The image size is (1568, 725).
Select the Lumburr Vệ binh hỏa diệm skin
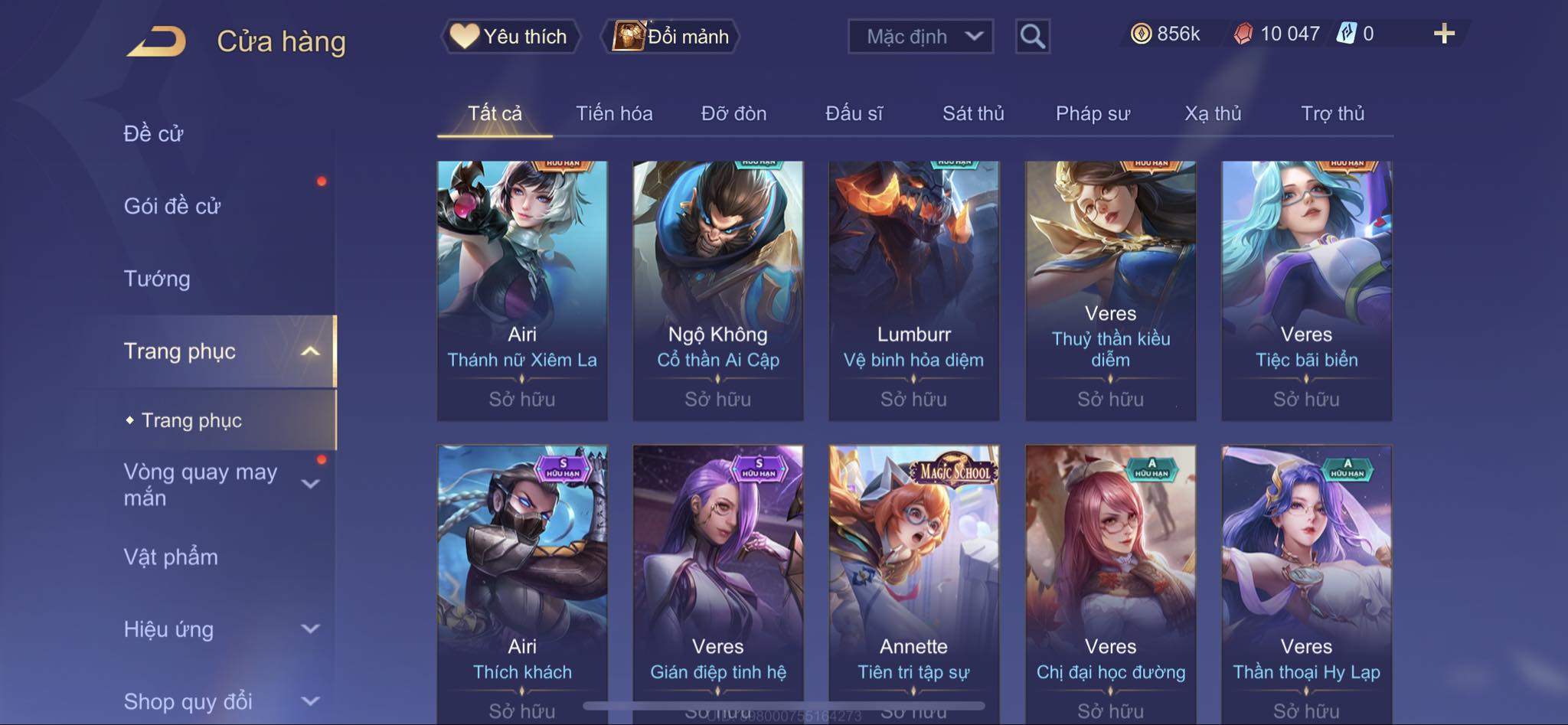[x=913, y=290]
